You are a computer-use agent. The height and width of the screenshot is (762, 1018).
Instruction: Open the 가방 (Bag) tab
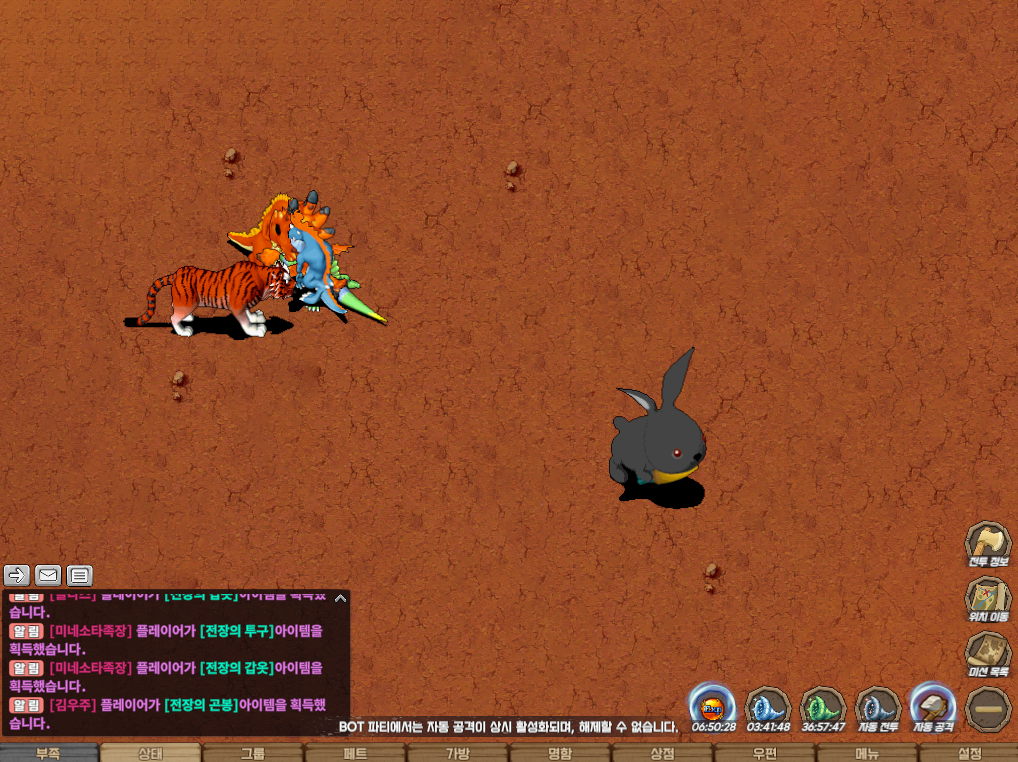[457, 753]
